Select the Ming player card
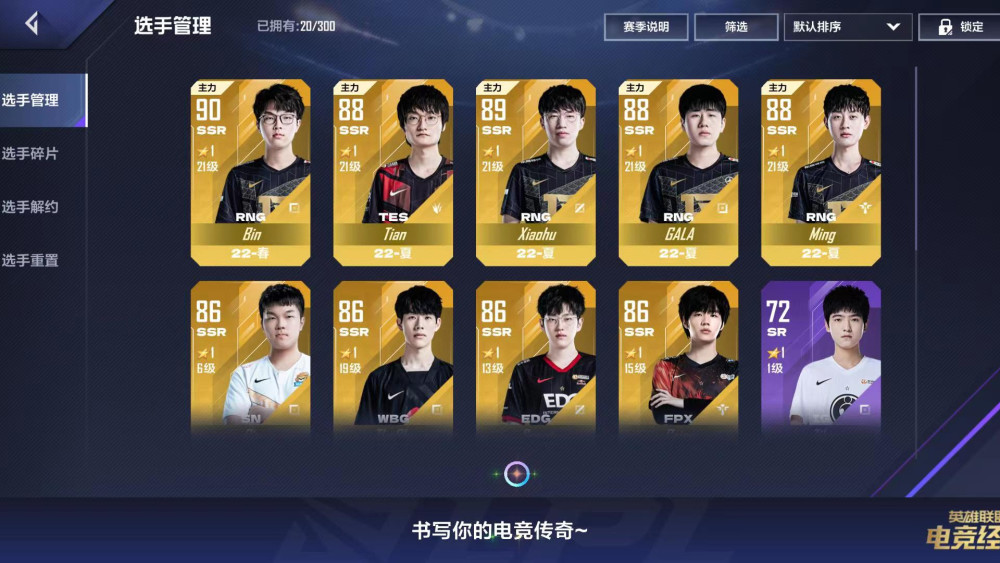The image size is (1000, 563). (x=821, y=172)
